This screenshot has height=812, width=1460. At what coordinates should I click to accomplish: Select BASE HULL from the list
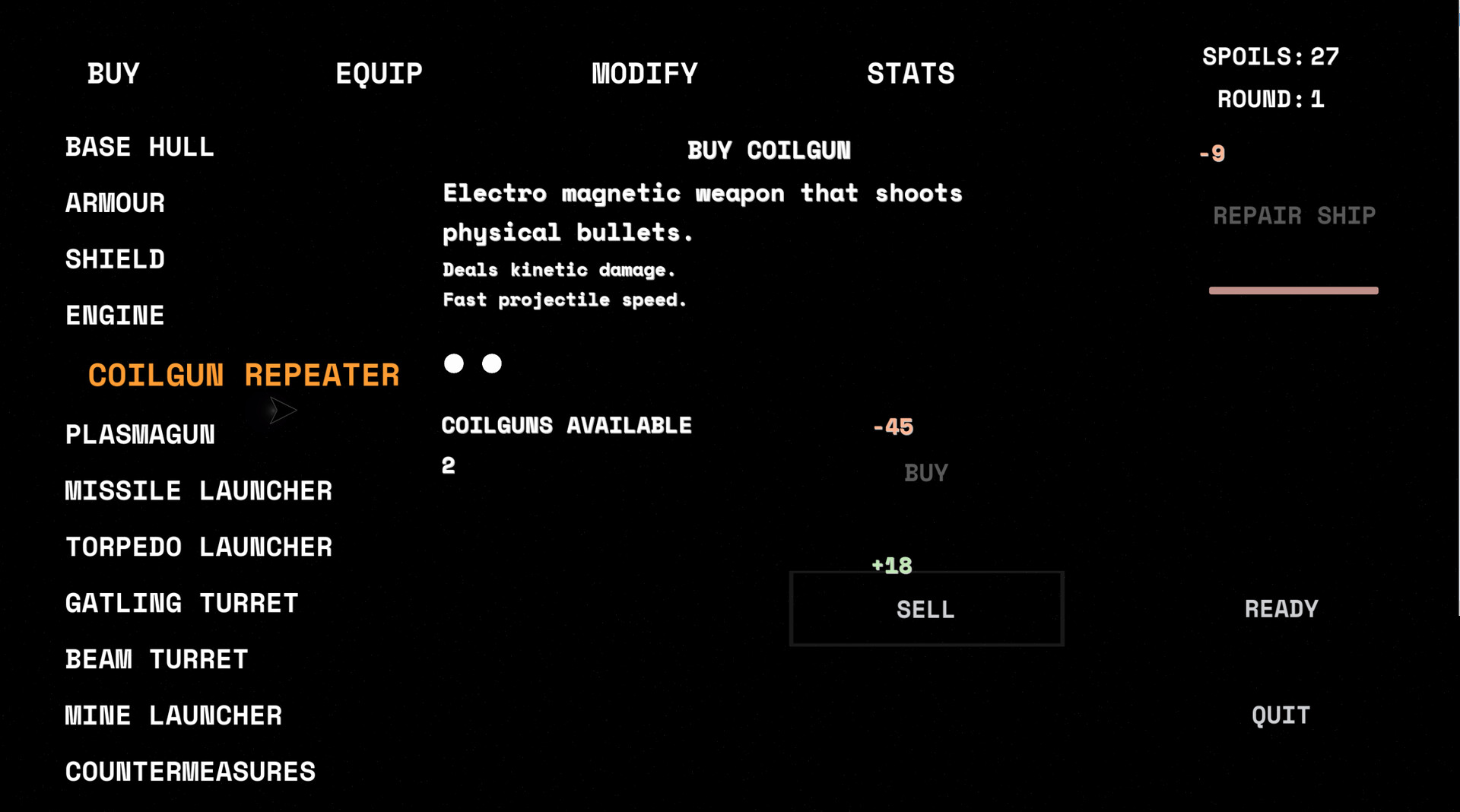click(140, 147)
